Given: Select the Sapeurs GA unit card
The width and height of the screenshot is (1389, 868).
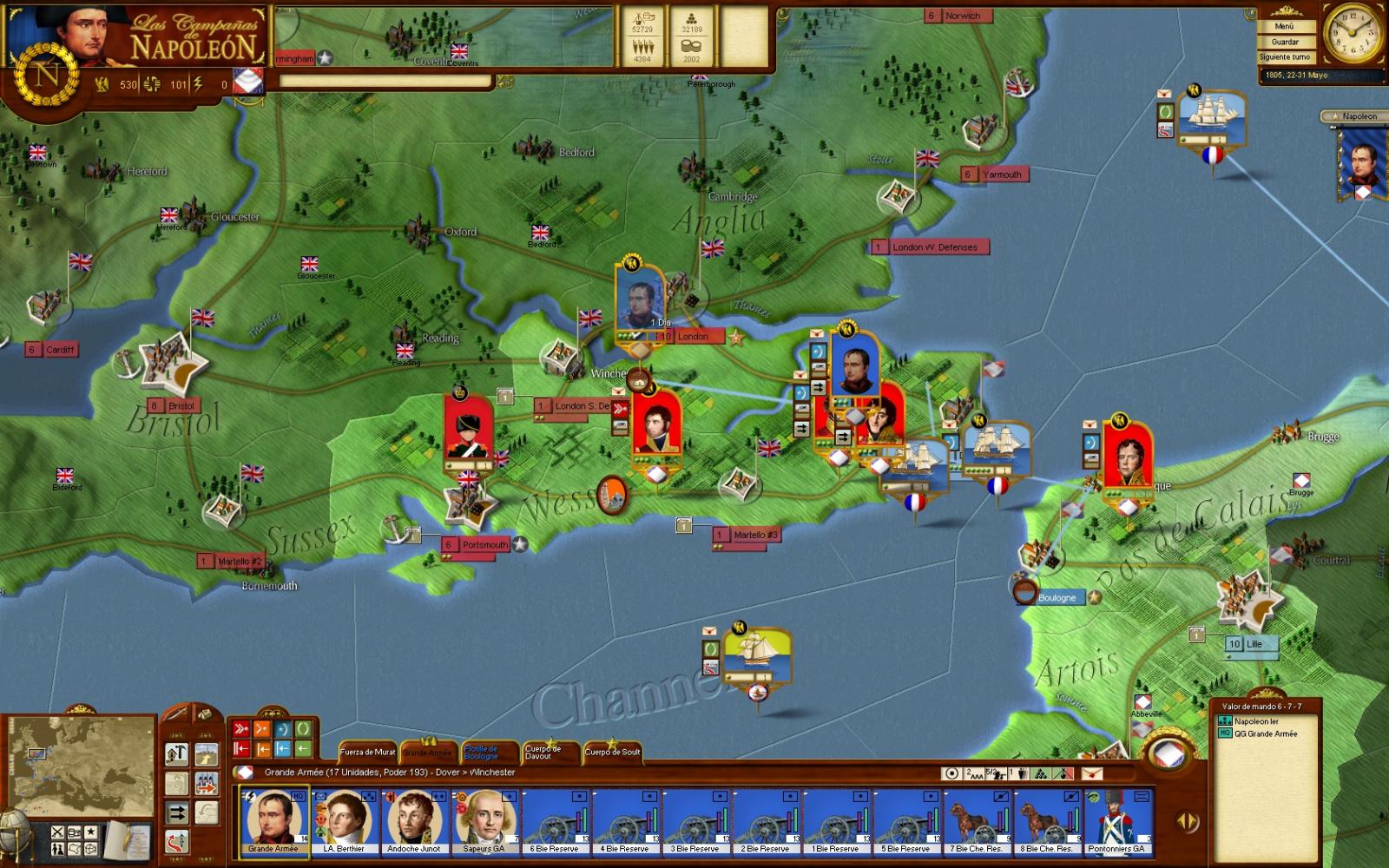Looking at the screenshot, I should [x=484, y=821].
